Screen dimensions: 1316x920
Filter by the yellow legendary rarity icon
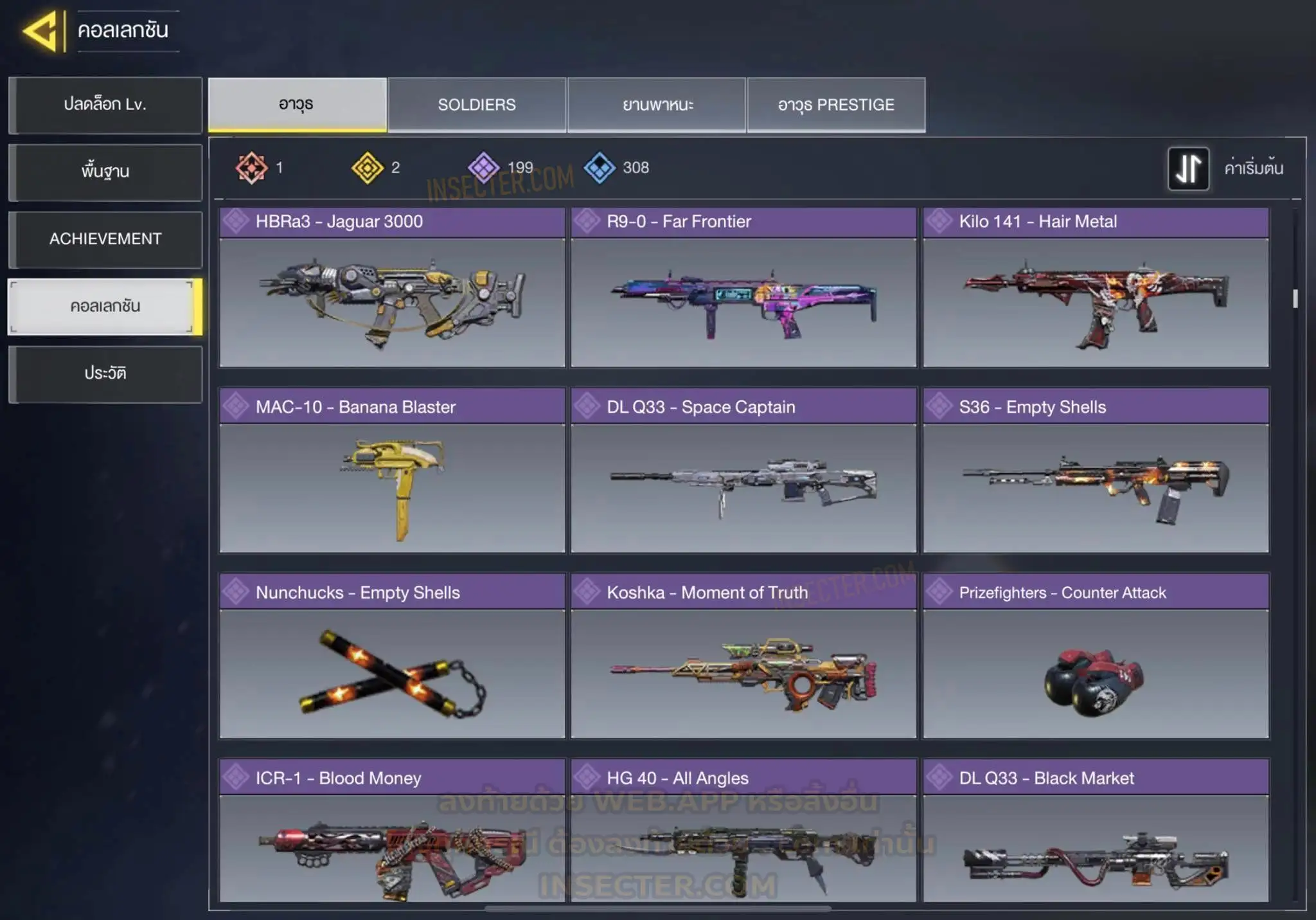(368, 168)
